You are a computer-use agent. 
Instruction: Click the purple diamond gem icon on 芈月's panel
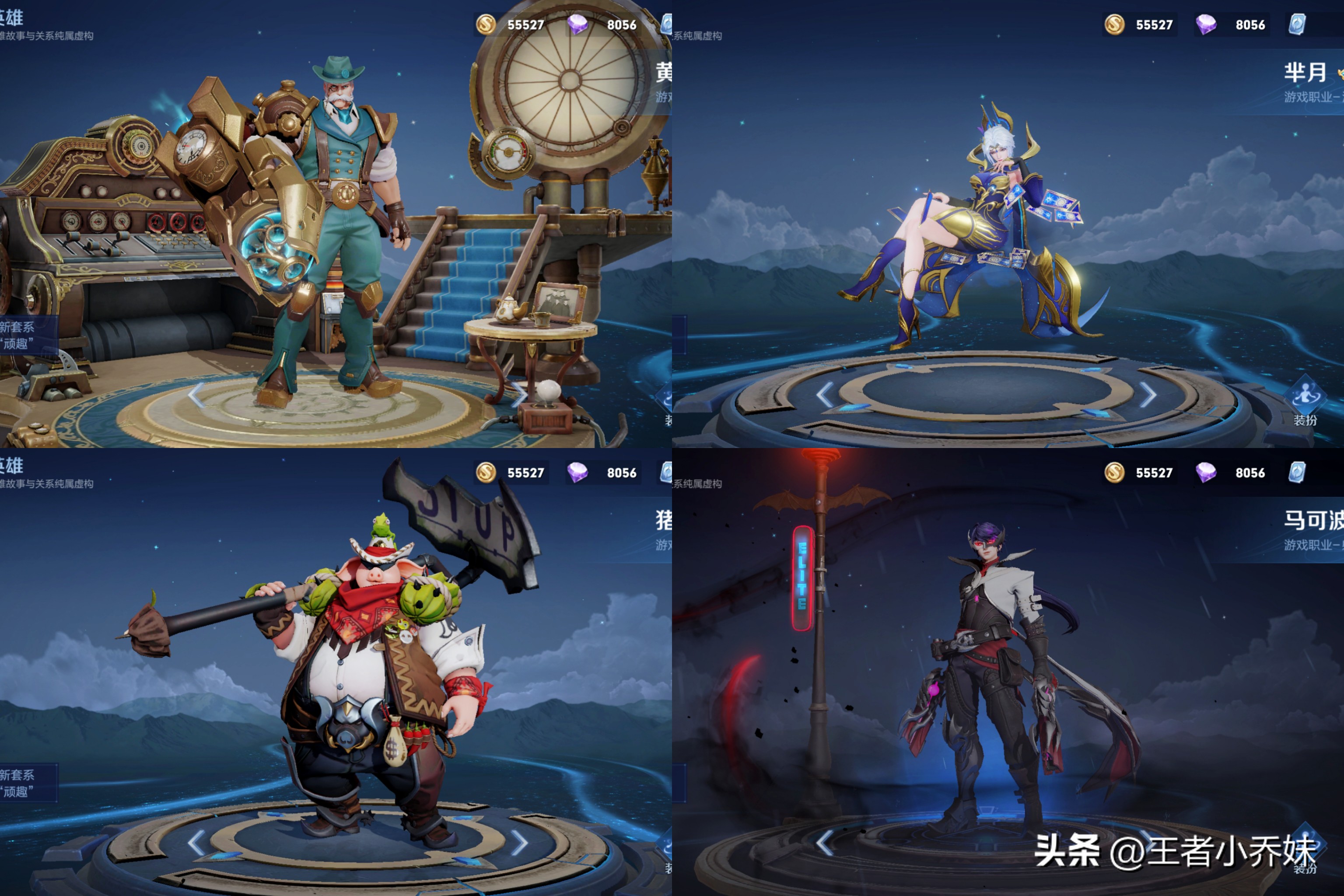point(1207,25)
